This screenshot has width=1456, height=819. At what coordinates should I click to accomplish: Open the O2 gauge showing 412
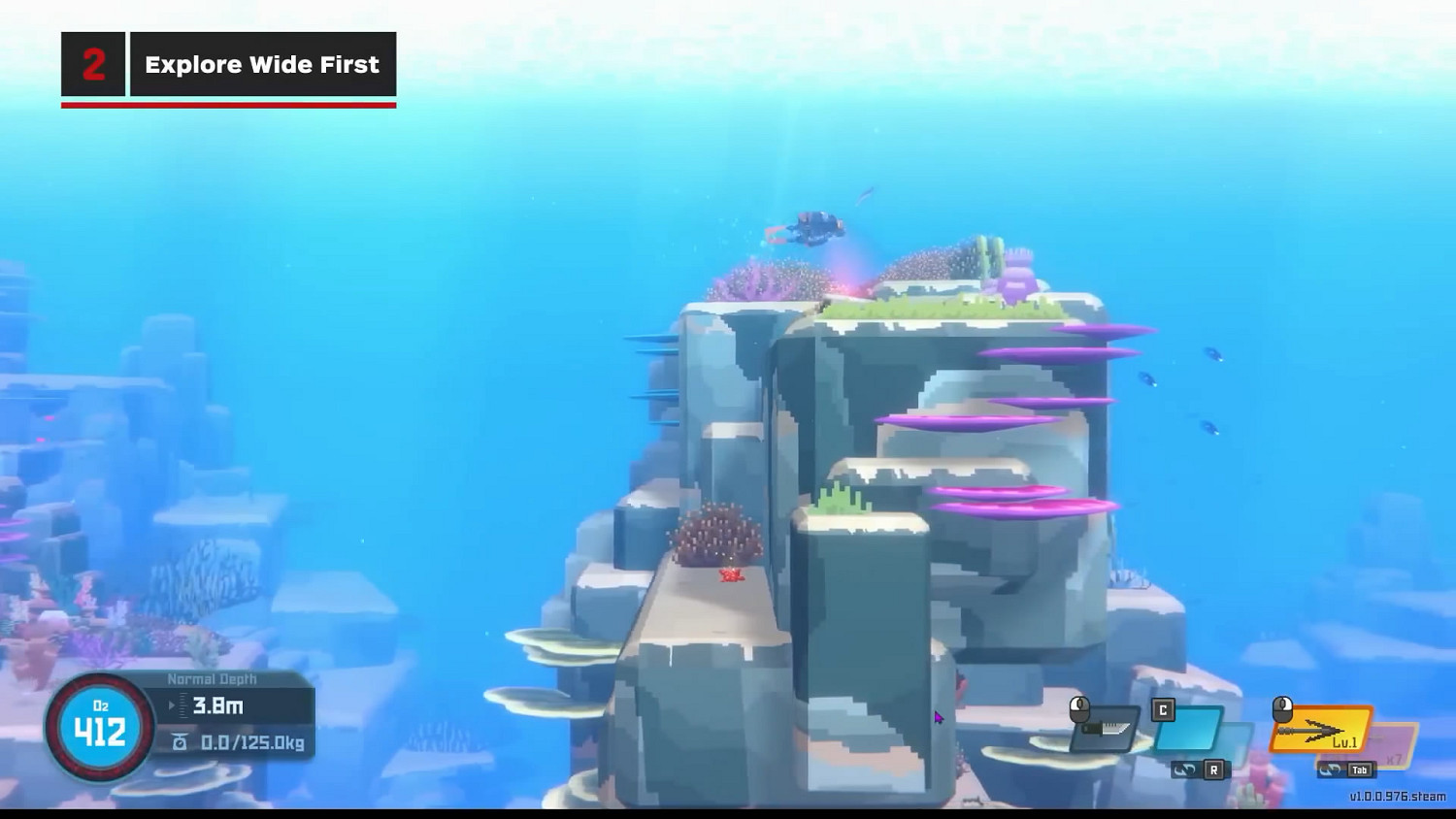(x=99, y=730)
